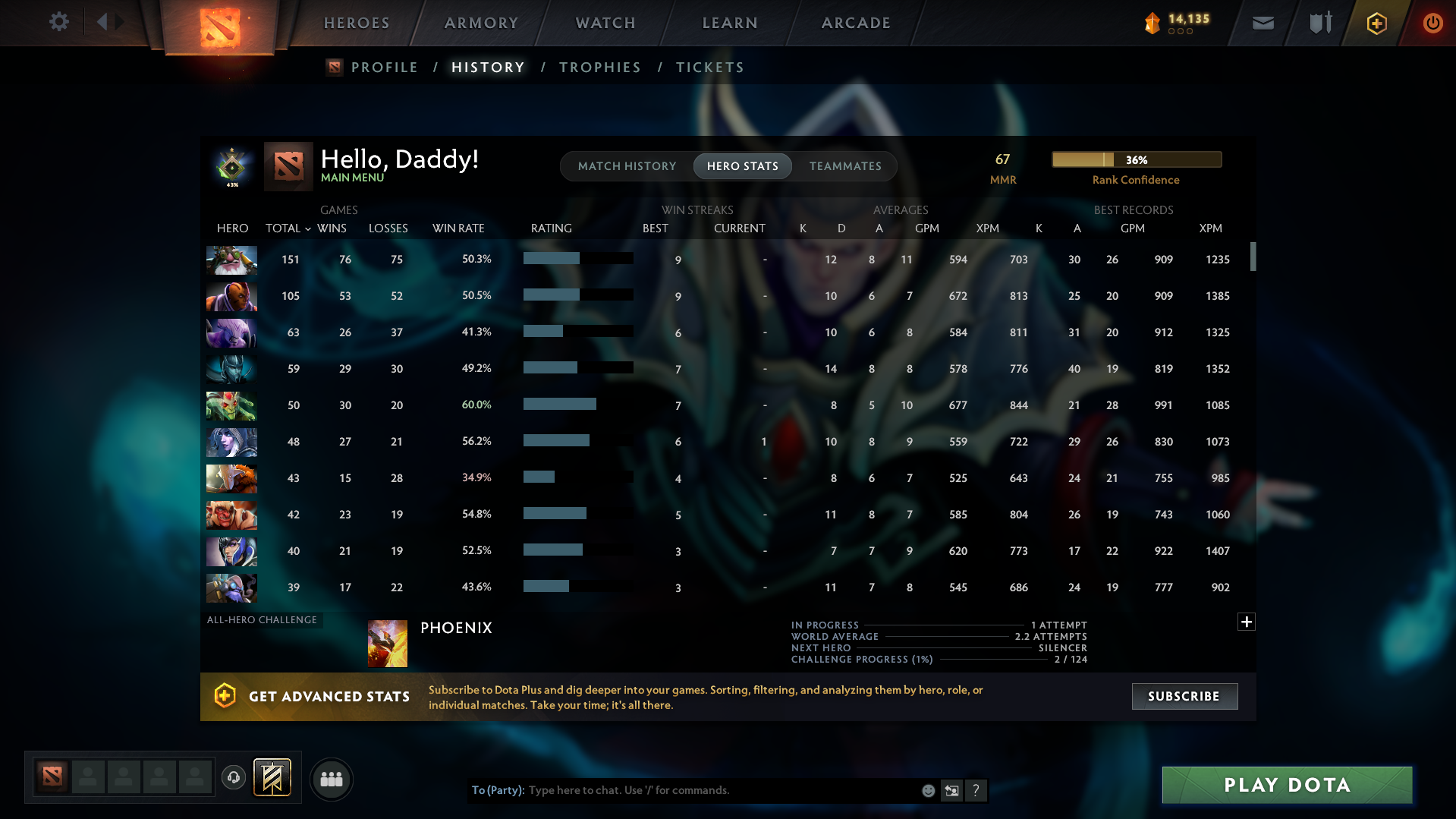Image resolution: width=1456 pixels, height=819 pixels.
Task: Open the friends list icon bottom left
Action: (x=332, y=779)
